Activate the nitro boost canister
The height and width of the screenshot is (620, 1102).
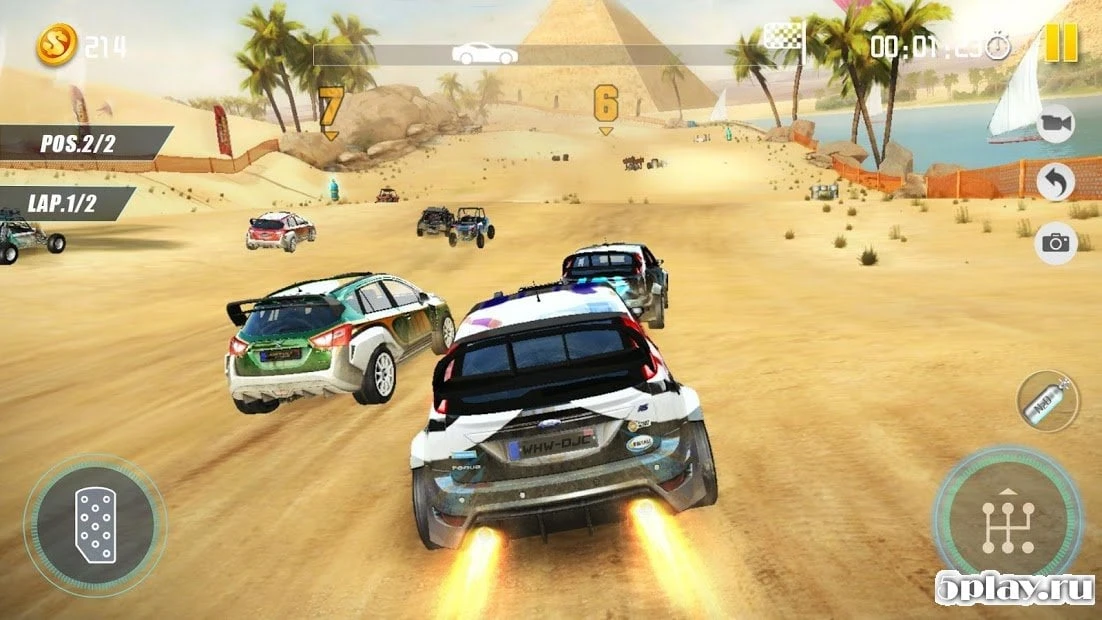(x=1047, y=401)
